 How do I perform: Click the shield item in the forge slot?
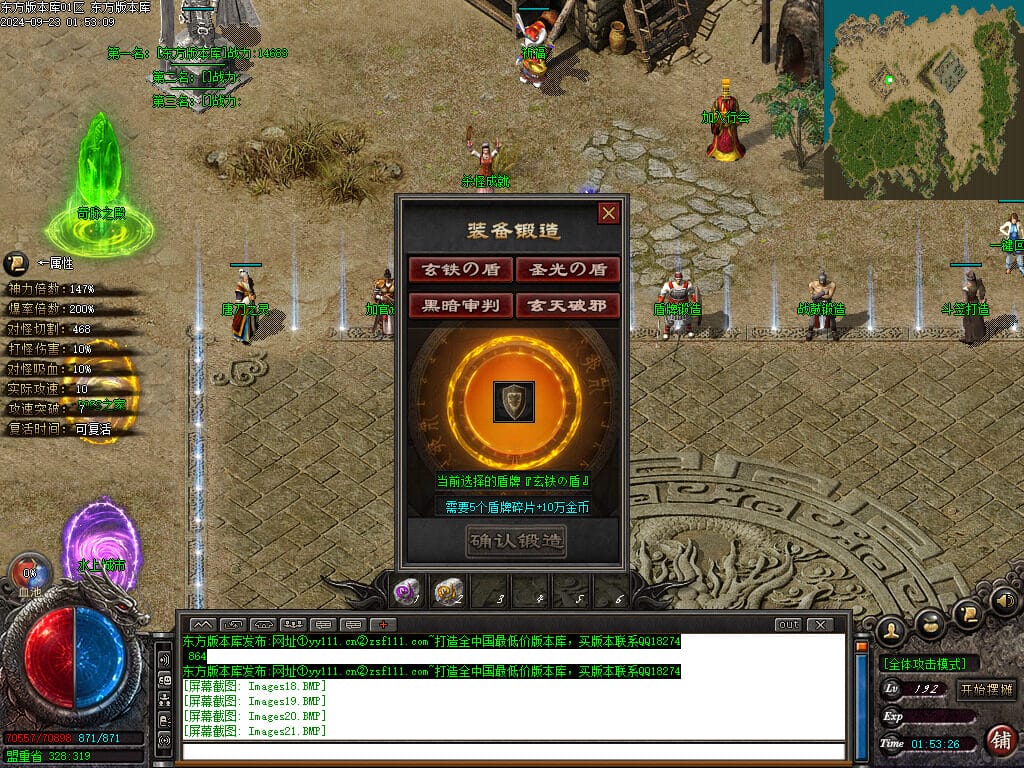point(514,401)
